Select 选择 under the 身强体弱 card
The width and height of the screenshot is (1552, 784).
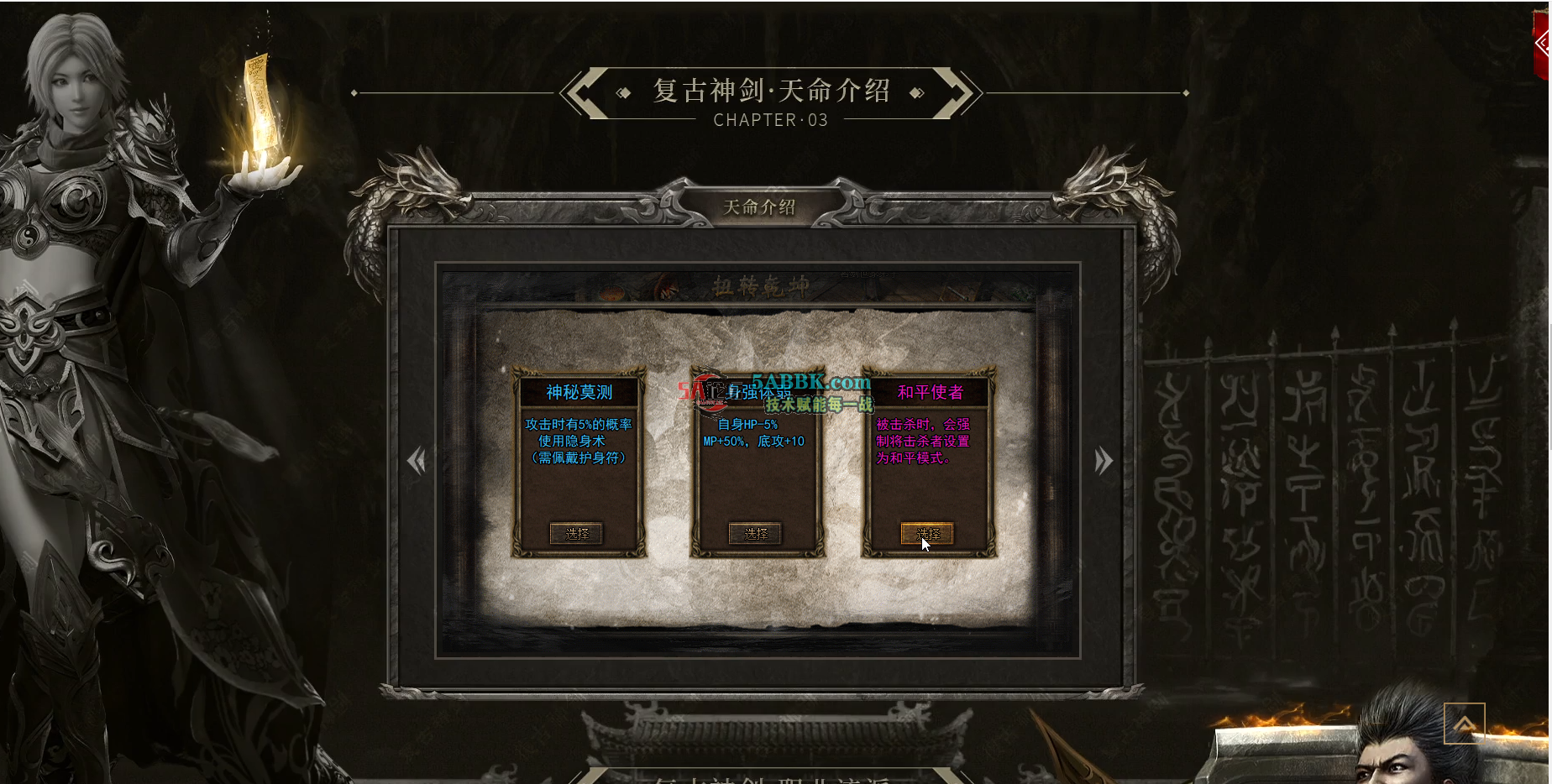[x=757, y=533]
